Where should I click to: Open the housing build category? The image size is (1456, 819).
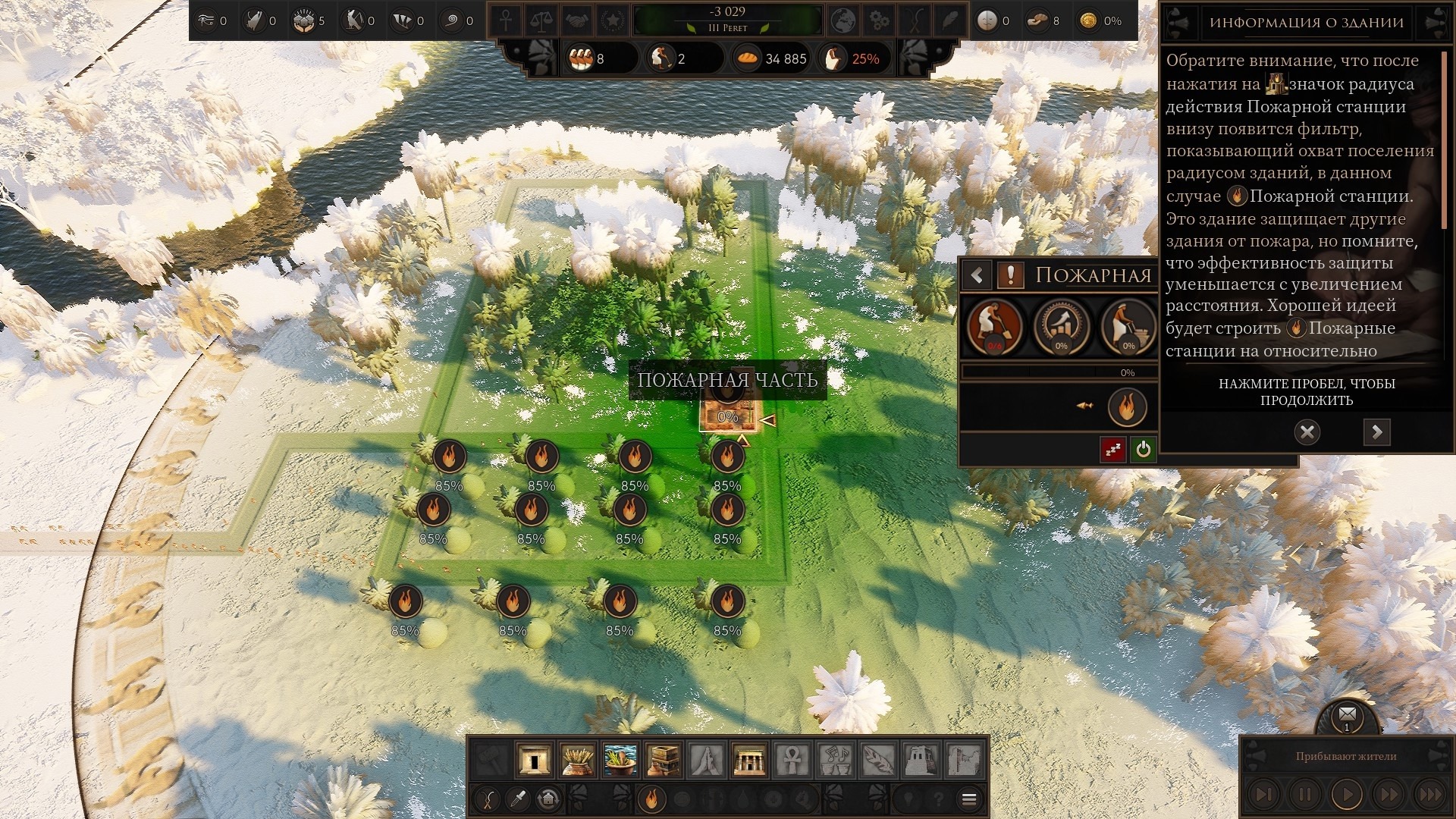point(534,759)
